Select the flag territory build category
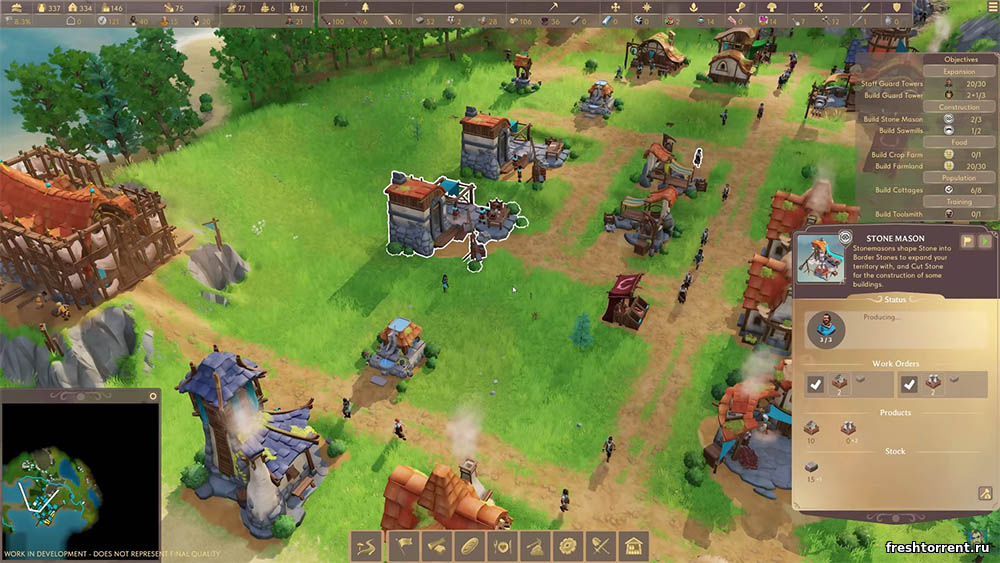The height and width of the screenshot is (563, 1000). click(404, 546)
